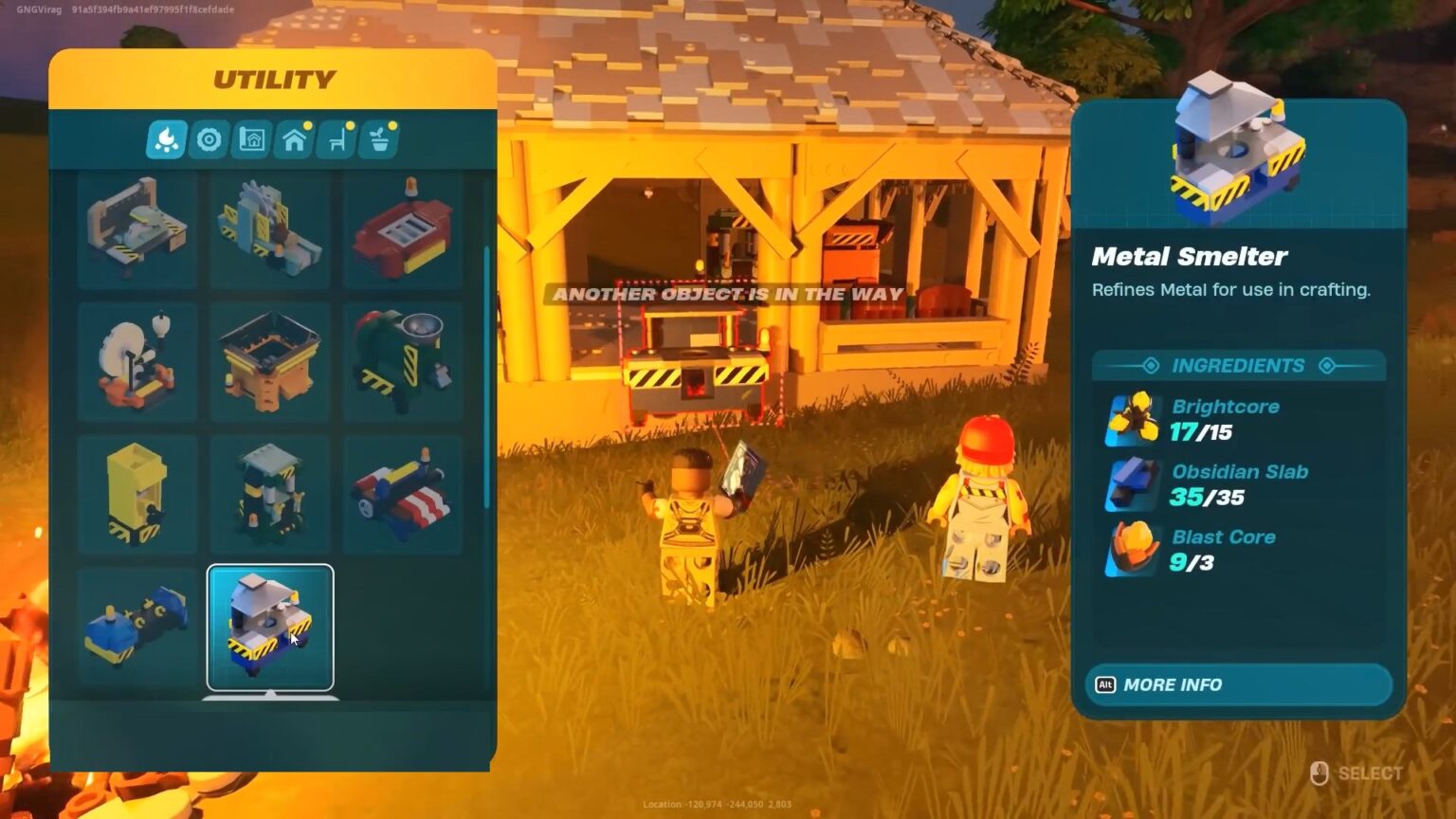1456x819 pixels.
Task: Select the chair furniture category icon
Action: pos(335,138)
